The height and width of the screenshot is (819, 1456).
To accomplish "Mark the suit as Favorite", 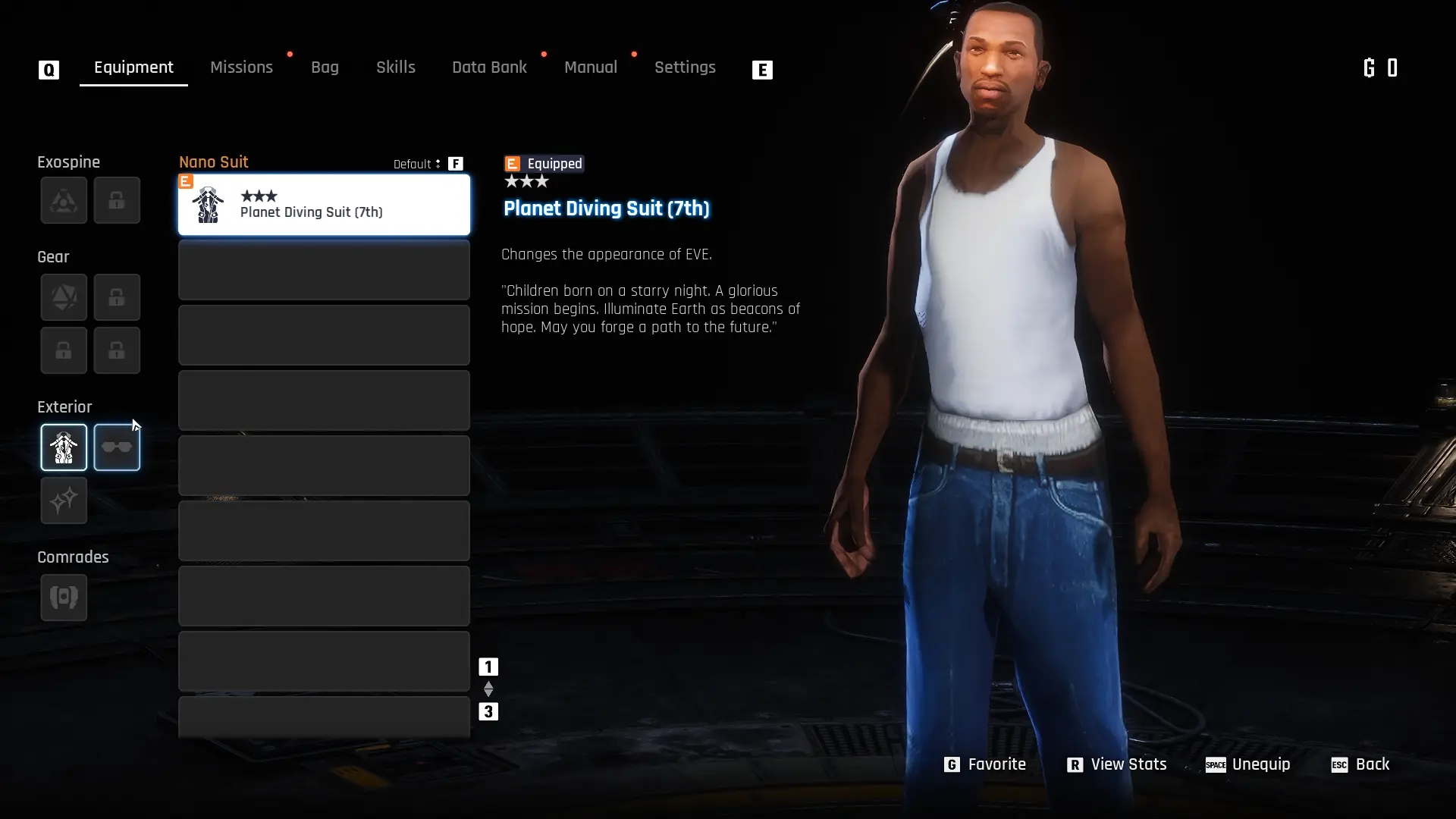I will [985, 764].
